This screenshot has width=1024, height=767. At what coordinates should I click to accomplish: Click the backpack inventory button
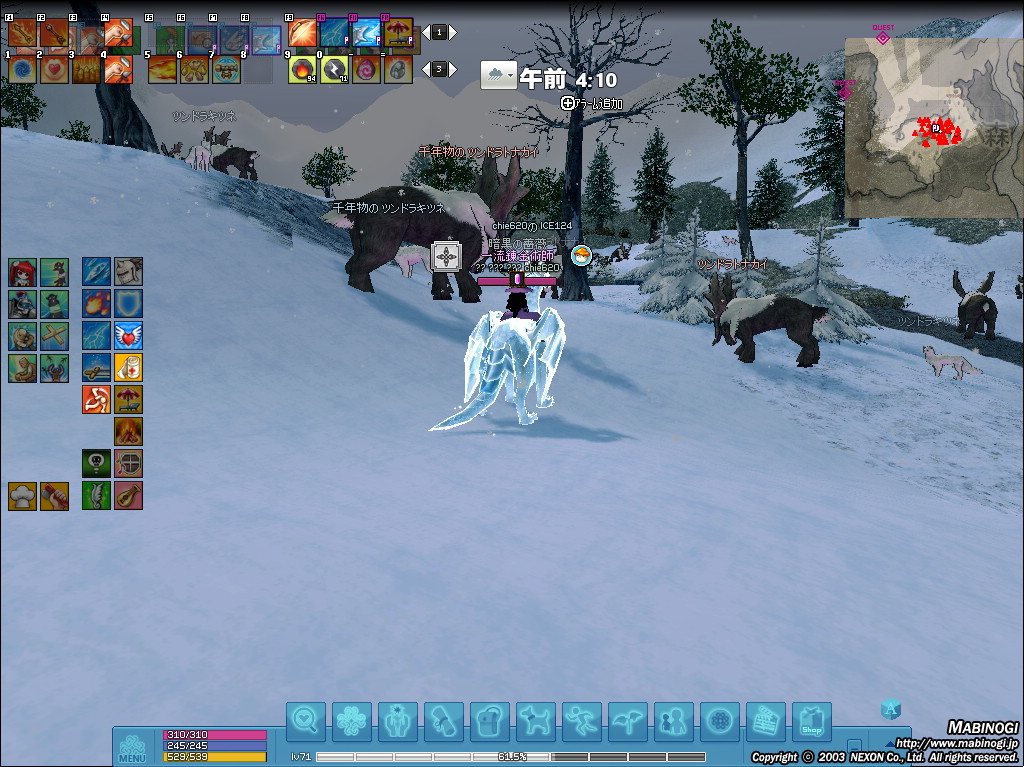(490, 720)
